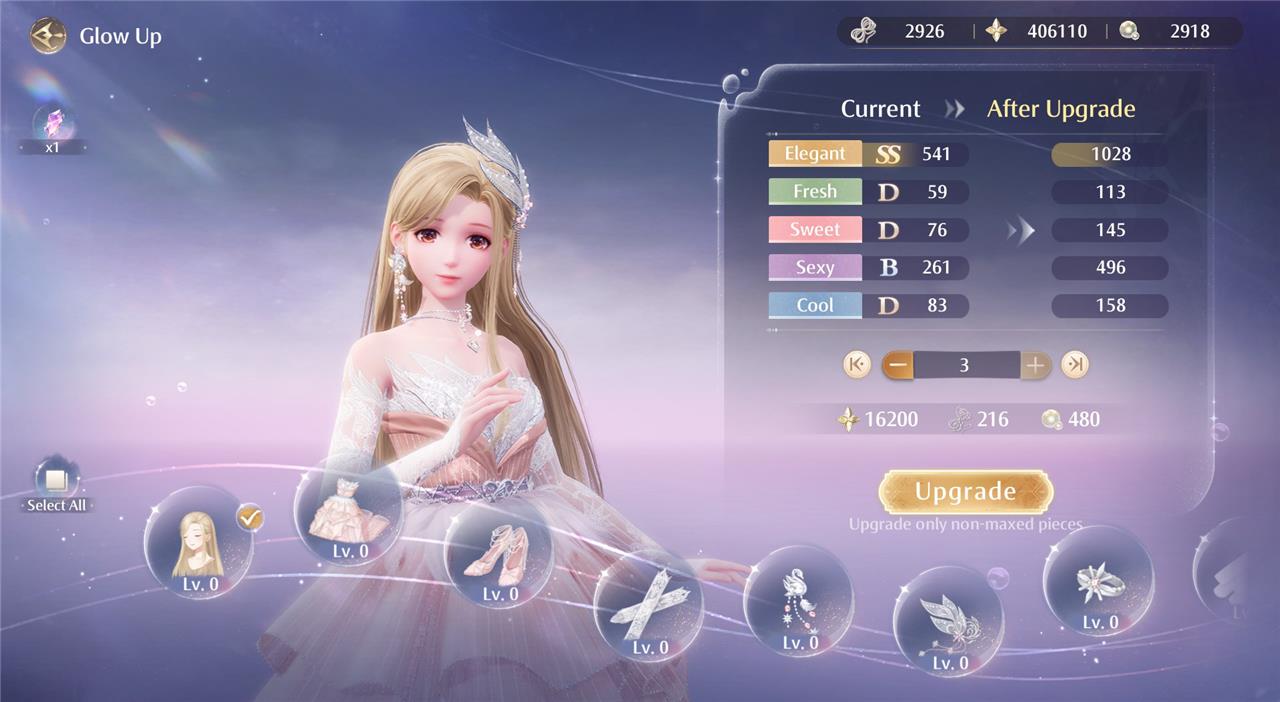
Task: Select the blonde hair piece bubble
Action: pyautogui.click(x=199, y=541)
